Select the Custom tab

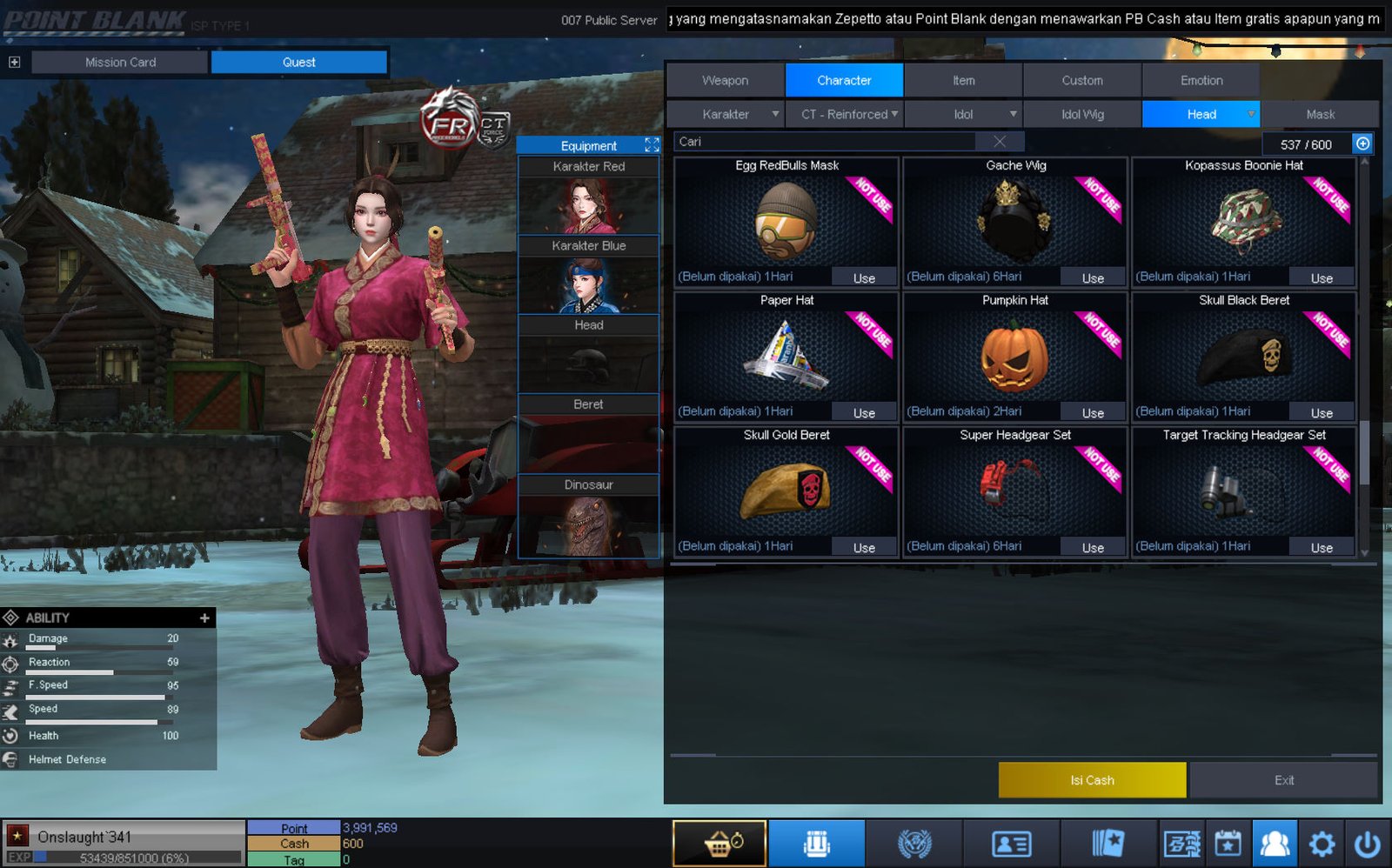click(x=1081, y=80)
